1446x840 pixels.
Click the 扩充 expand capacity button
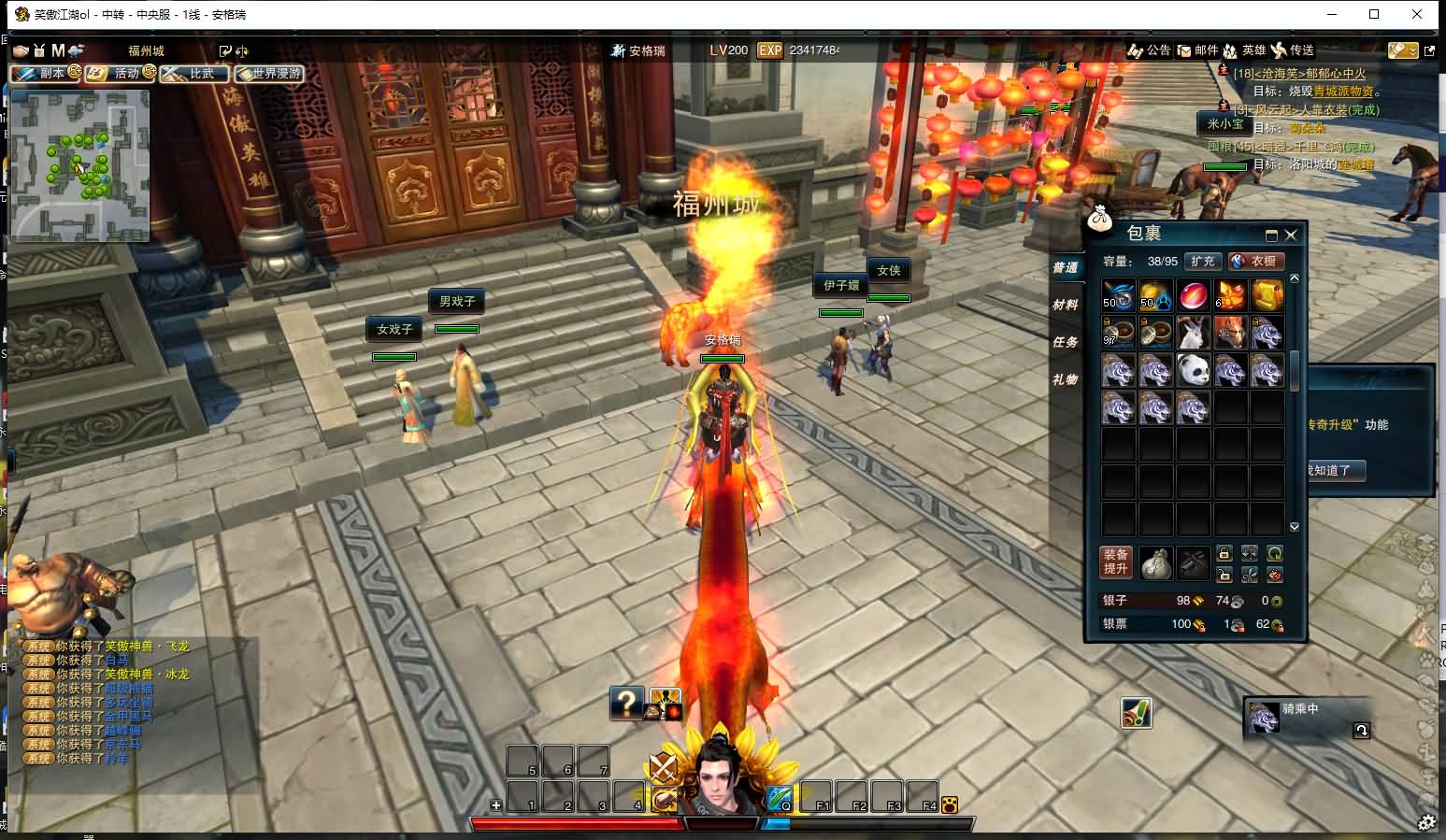pyautogui.click(x=1203, y=262)
